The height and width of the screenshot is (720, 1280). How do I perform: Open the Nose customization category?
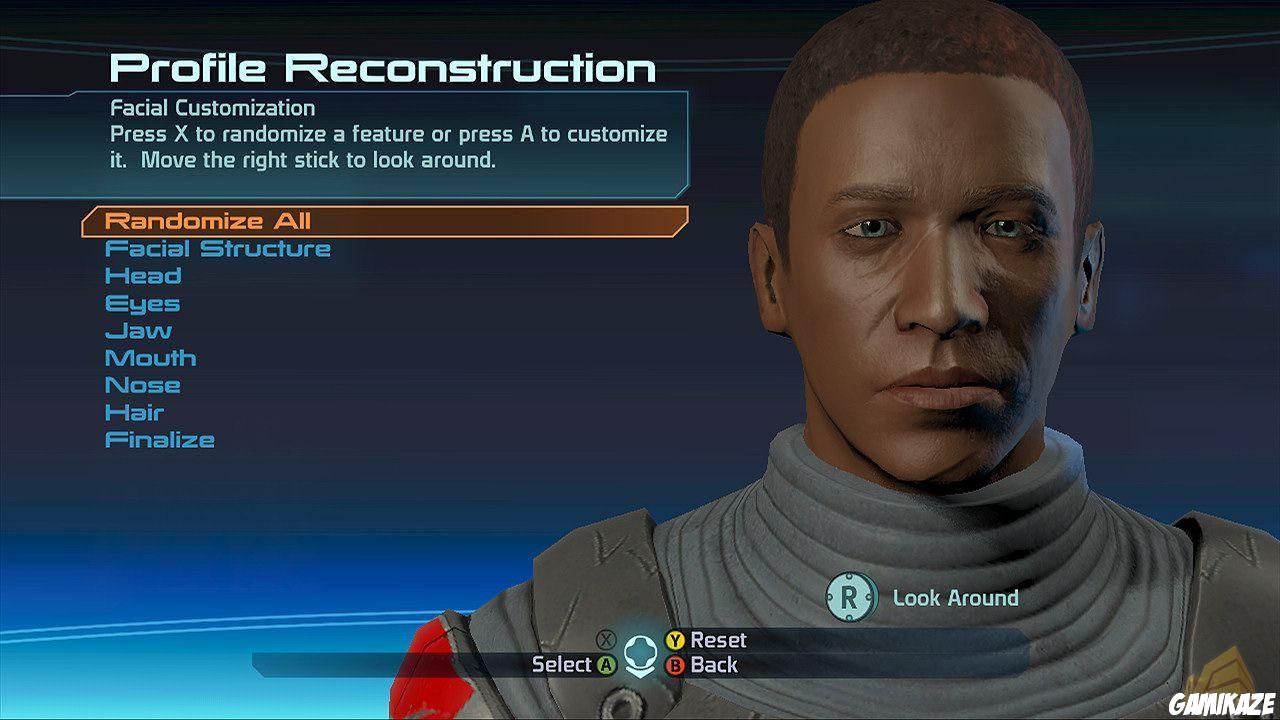(144, 384)
